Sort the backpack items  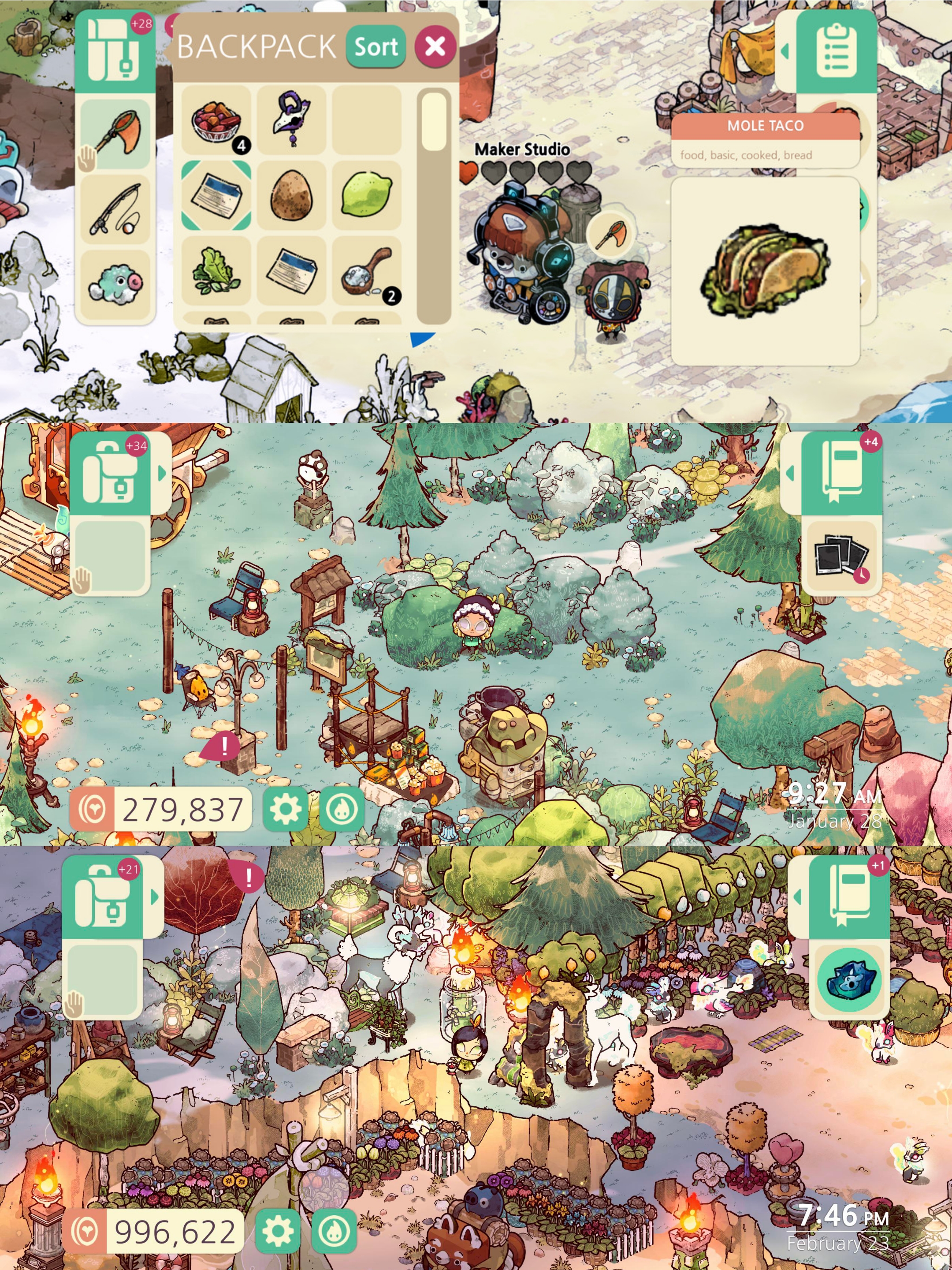[376, 47]
